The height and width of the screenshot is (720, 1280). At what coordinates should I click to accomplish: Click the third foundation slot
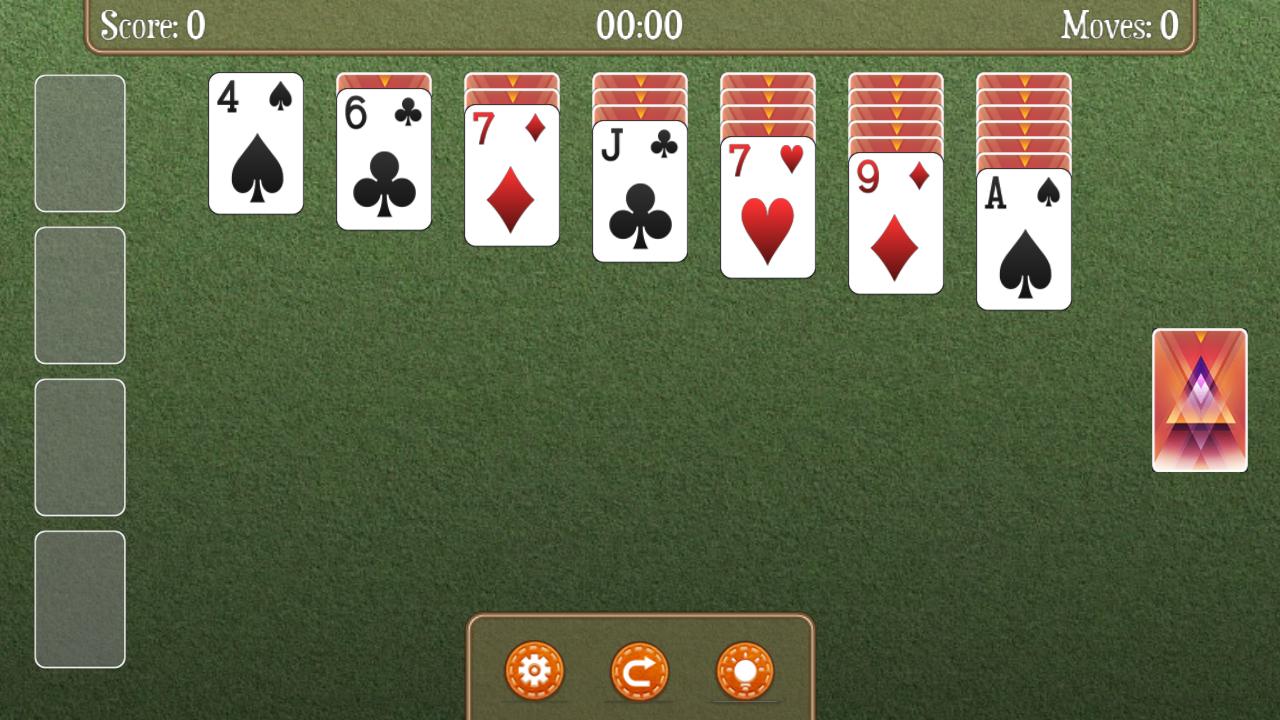tap(80, 445)
